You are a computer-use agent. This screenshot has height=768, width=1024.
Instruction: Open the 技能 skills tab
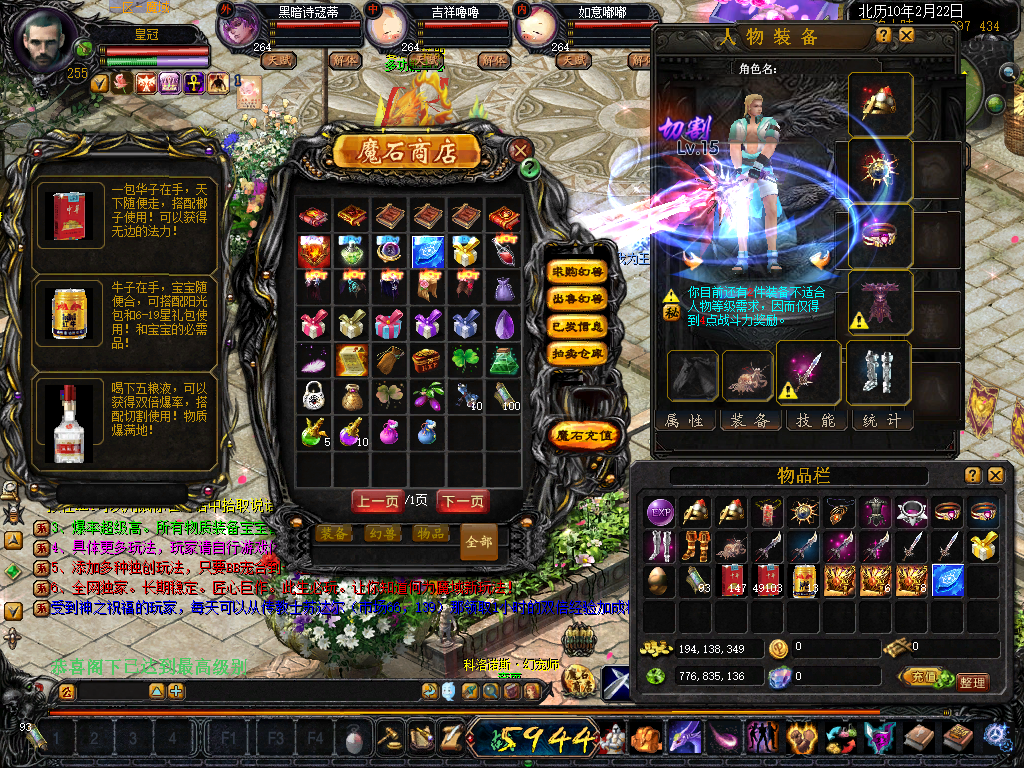(815, 421)
